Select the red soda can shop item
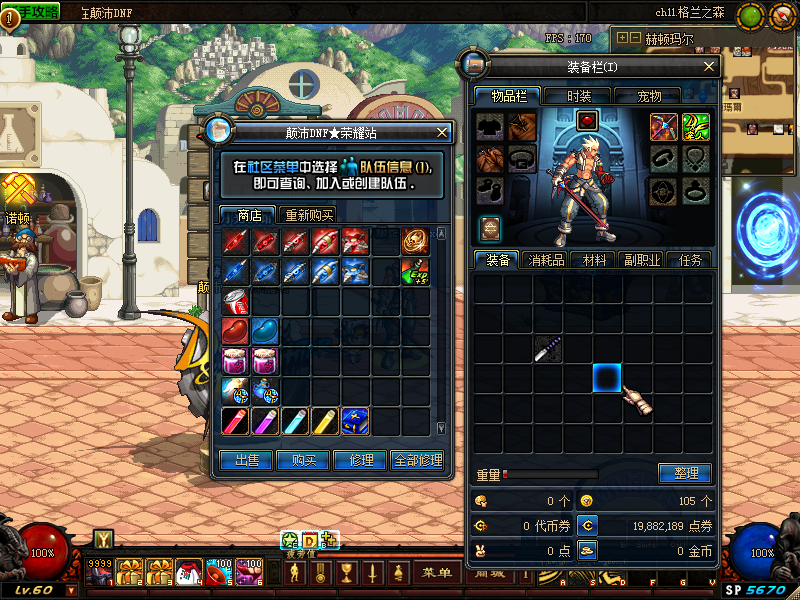Screen dimensions: 800x600 point(236,302)
